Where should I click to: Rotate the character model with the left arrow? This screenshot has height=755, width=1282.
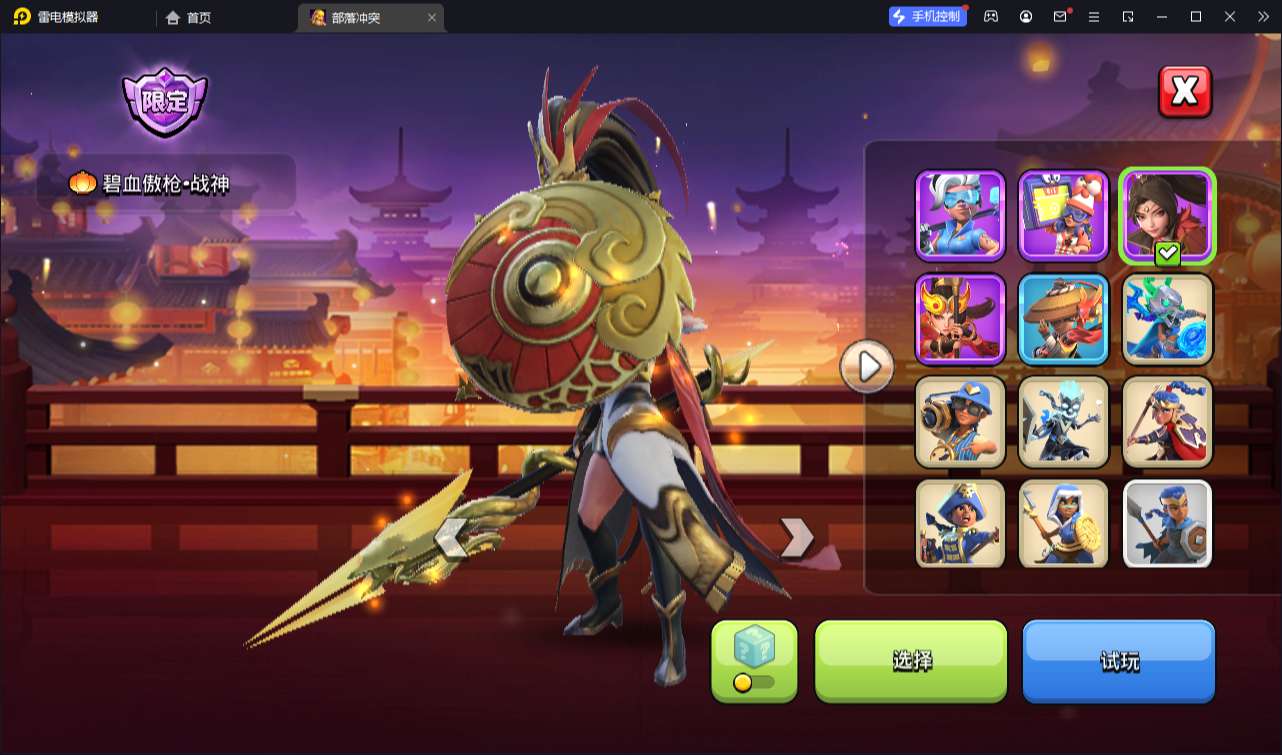[x=451, y=539]
